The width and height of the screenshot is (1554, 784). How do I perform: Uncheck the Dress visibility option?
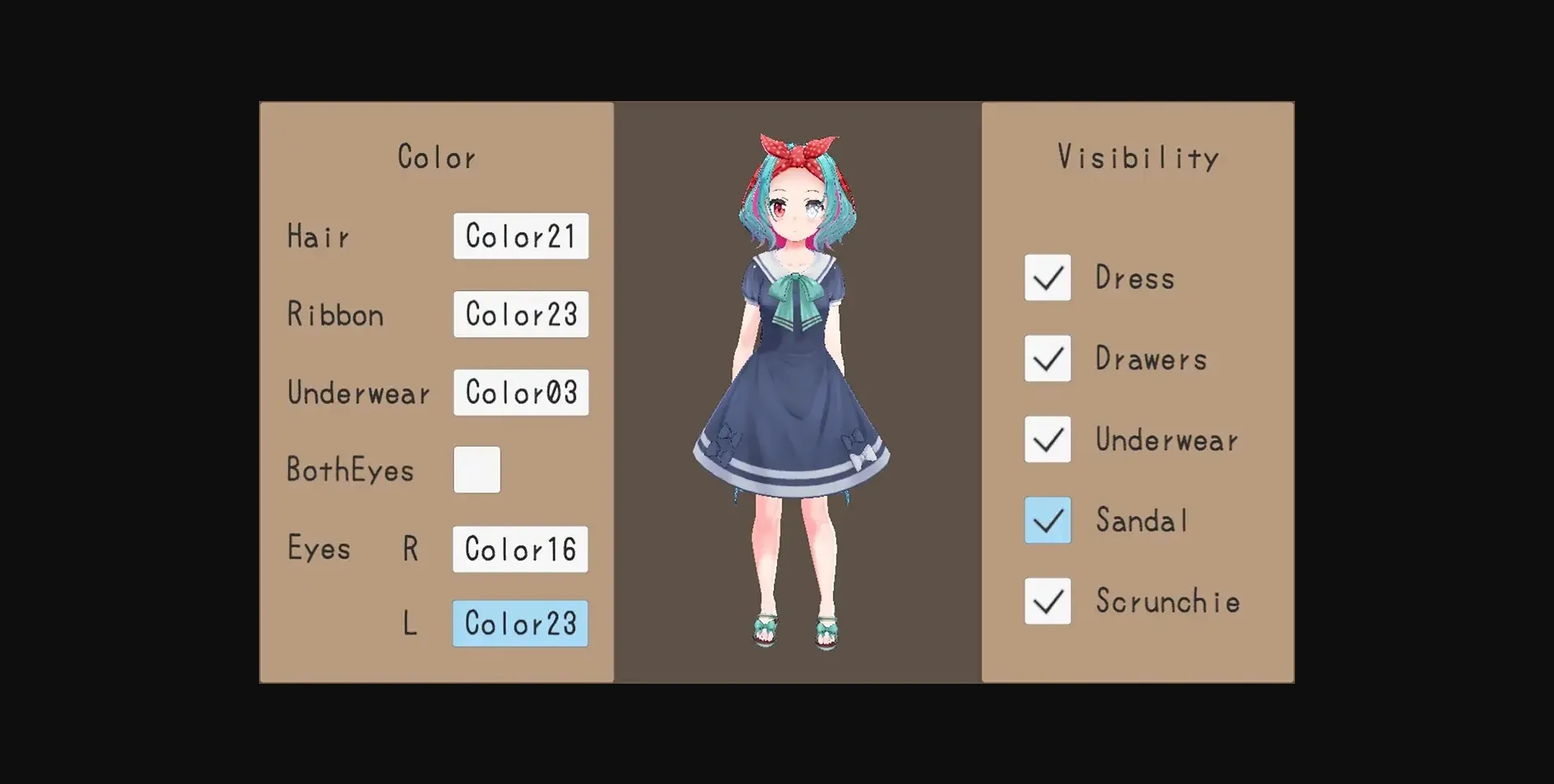1047,278
